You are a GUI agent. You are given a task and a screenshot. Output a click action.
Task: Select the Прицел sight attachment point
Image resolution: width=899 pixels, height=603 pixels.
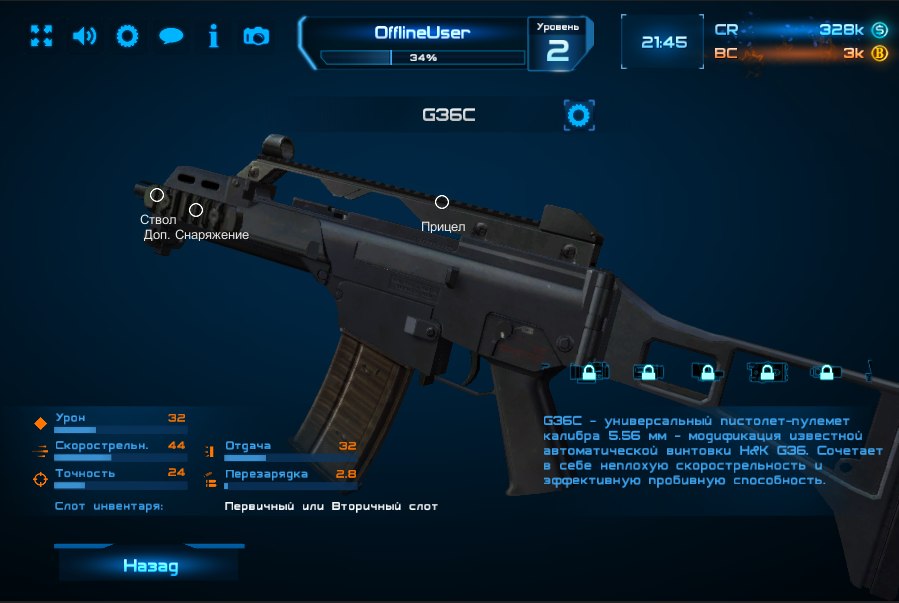pyautogui.click(x=442, y=202)
